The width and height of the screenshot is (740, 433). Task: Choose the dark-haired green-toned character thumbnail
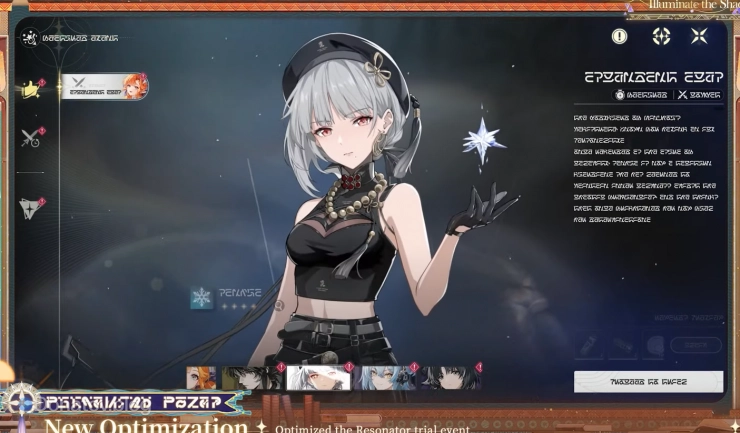click(251, 377)
